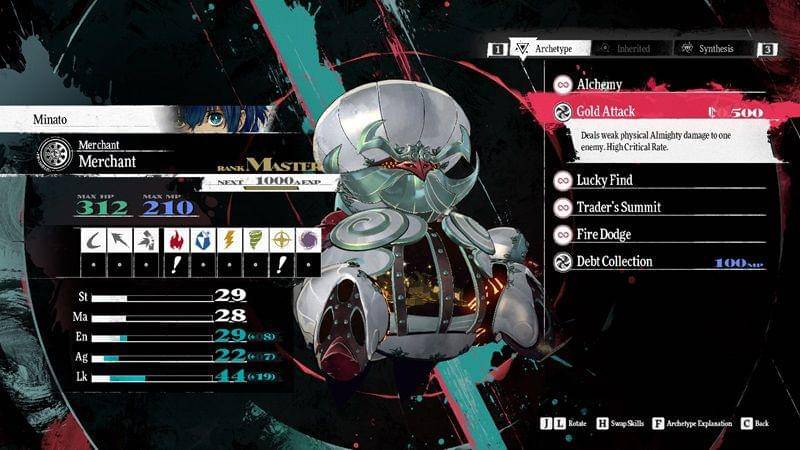
Task: Switch to the Archetype tab
Action: click(548, 48)
